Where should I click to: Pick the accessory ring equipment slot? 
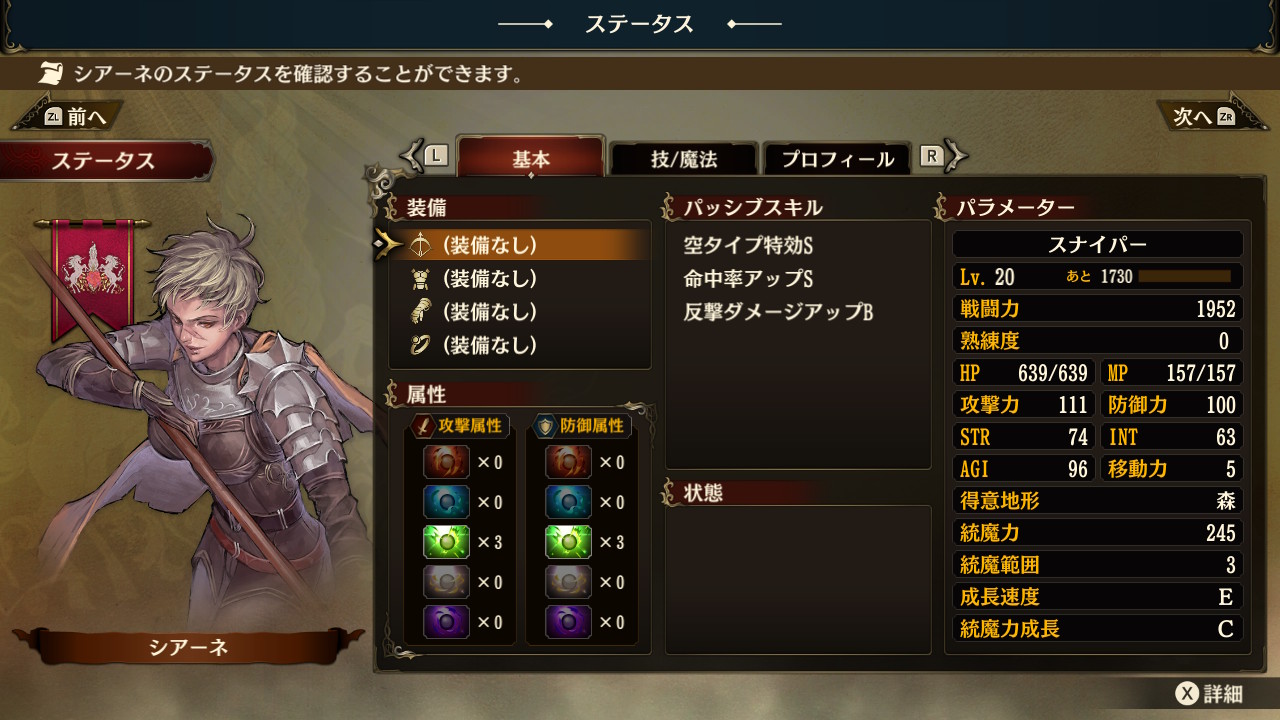(x=520, y=346)
